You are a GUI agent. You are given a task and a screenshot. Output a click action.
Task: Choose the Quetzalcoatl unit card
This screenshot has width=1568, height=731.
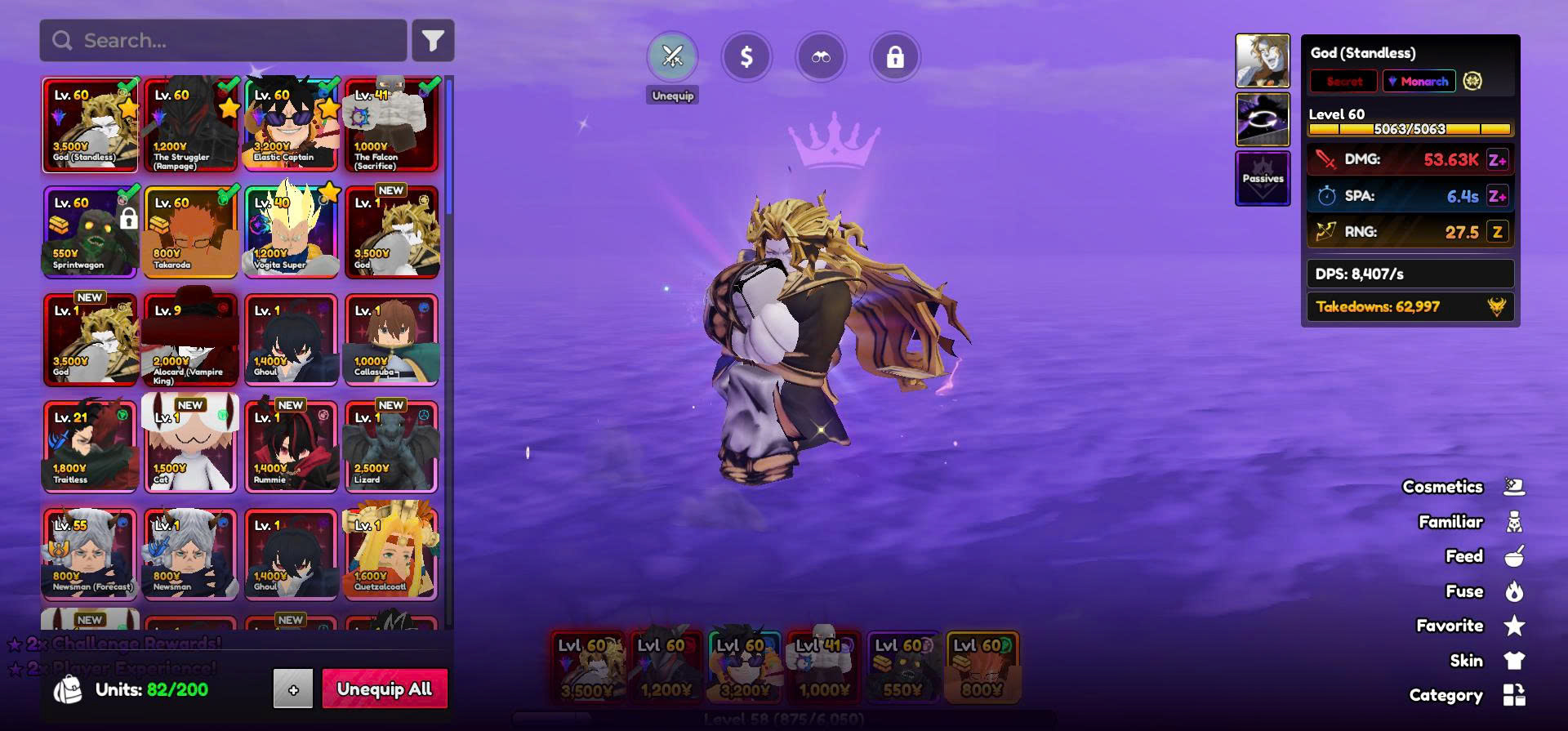click(x=391, y=554)
